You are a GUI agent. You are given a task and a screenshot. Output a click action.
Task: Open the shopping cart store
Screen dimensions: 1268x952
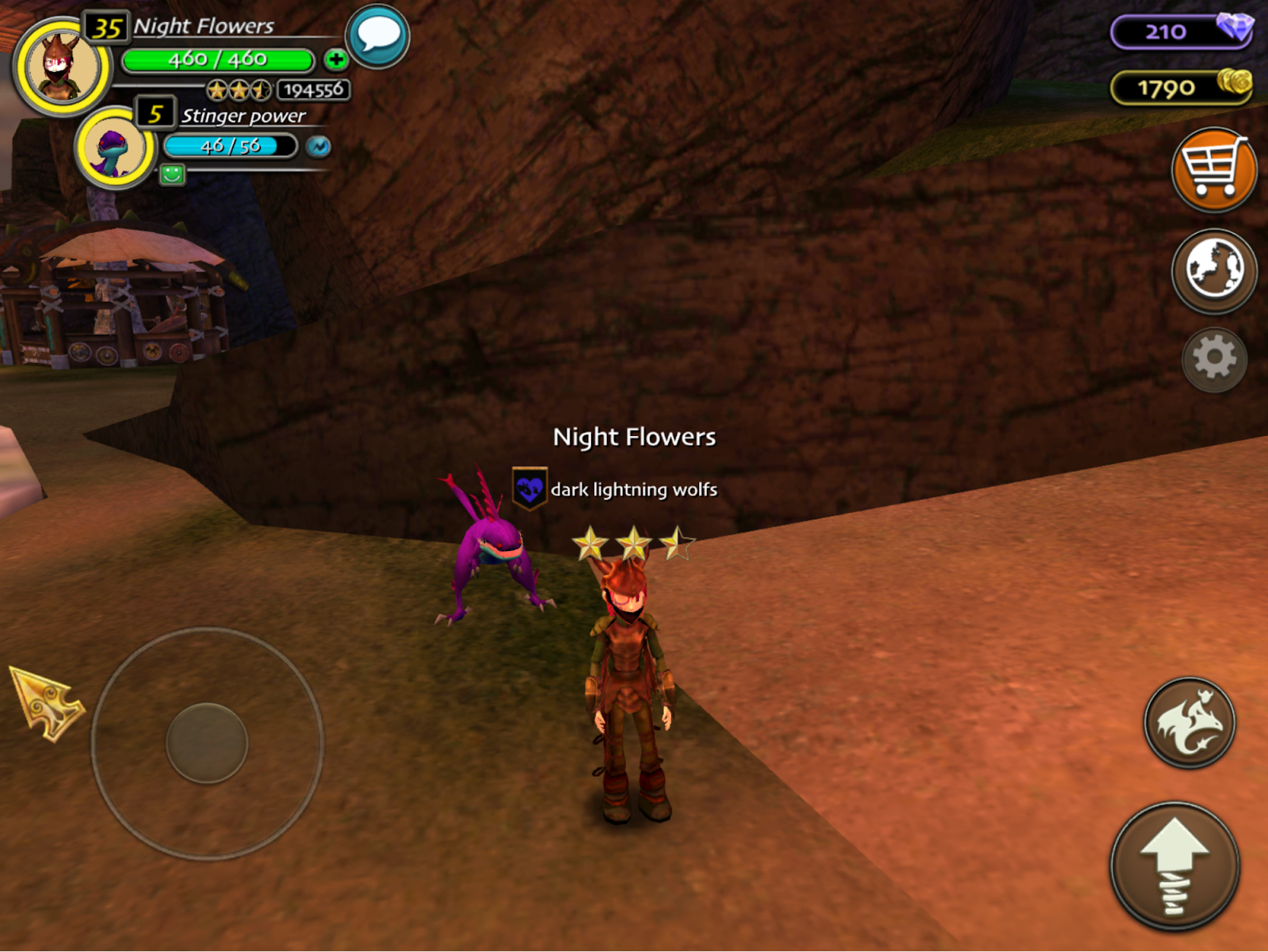1213,170
